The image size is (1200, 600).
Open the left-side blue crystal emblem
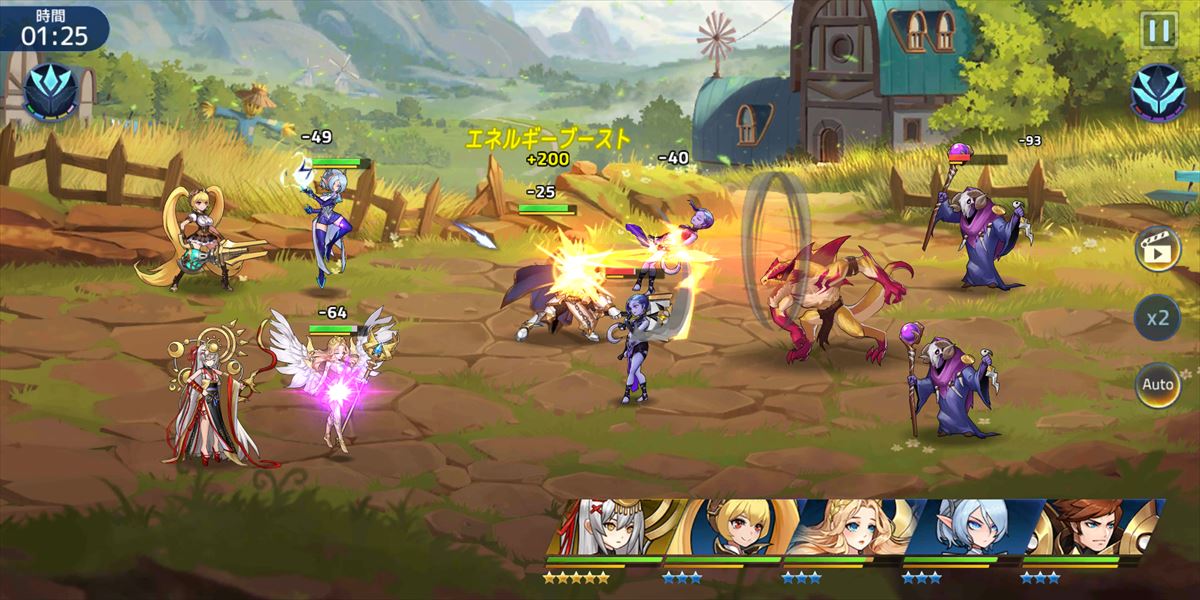(51, 90)
